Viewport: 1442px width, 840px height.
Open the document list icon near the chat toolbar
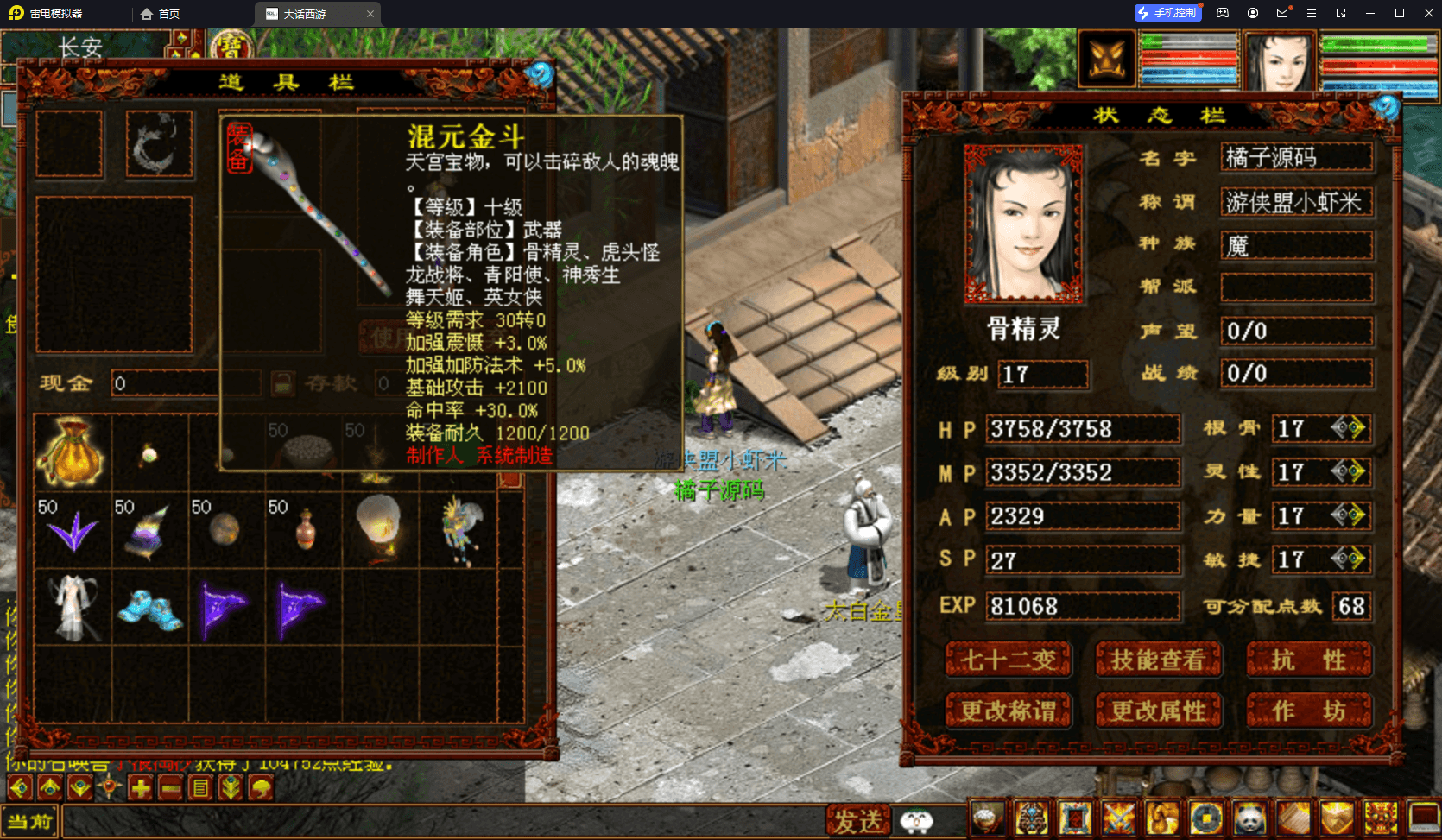click(x=200, y=786)
